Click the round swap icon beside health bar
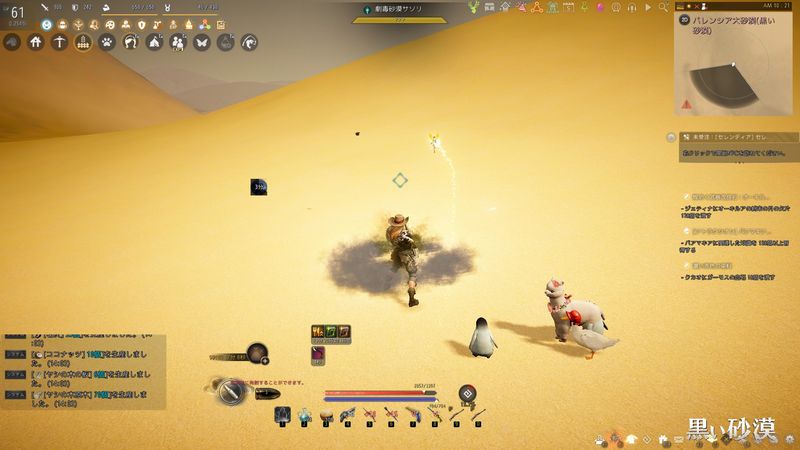 [x=466, y=393]
